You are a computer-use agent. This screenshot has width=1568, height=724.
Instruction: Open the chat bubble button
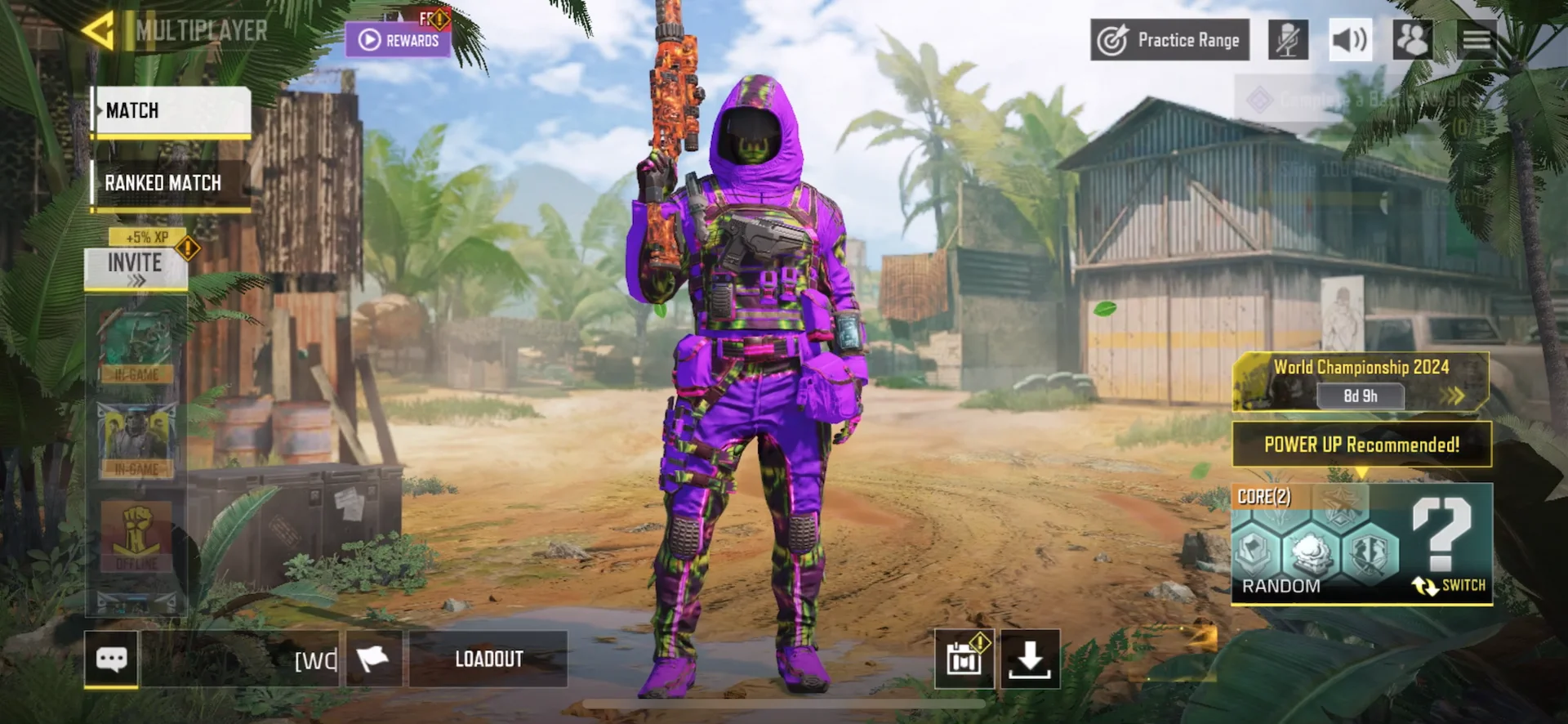111,659
